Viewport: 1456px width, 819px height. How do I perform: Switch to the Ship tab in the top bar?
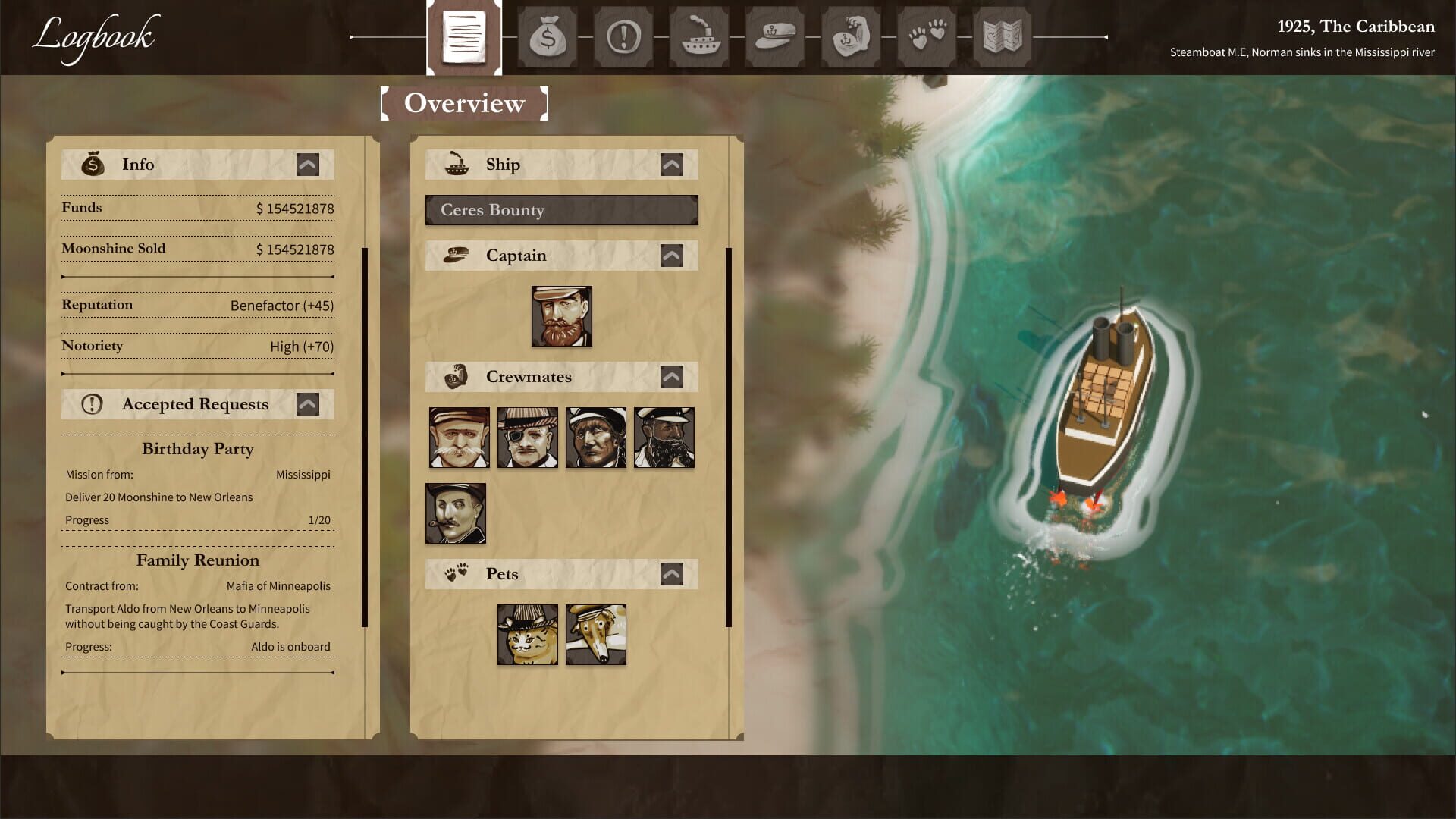[x=699, y=37]
